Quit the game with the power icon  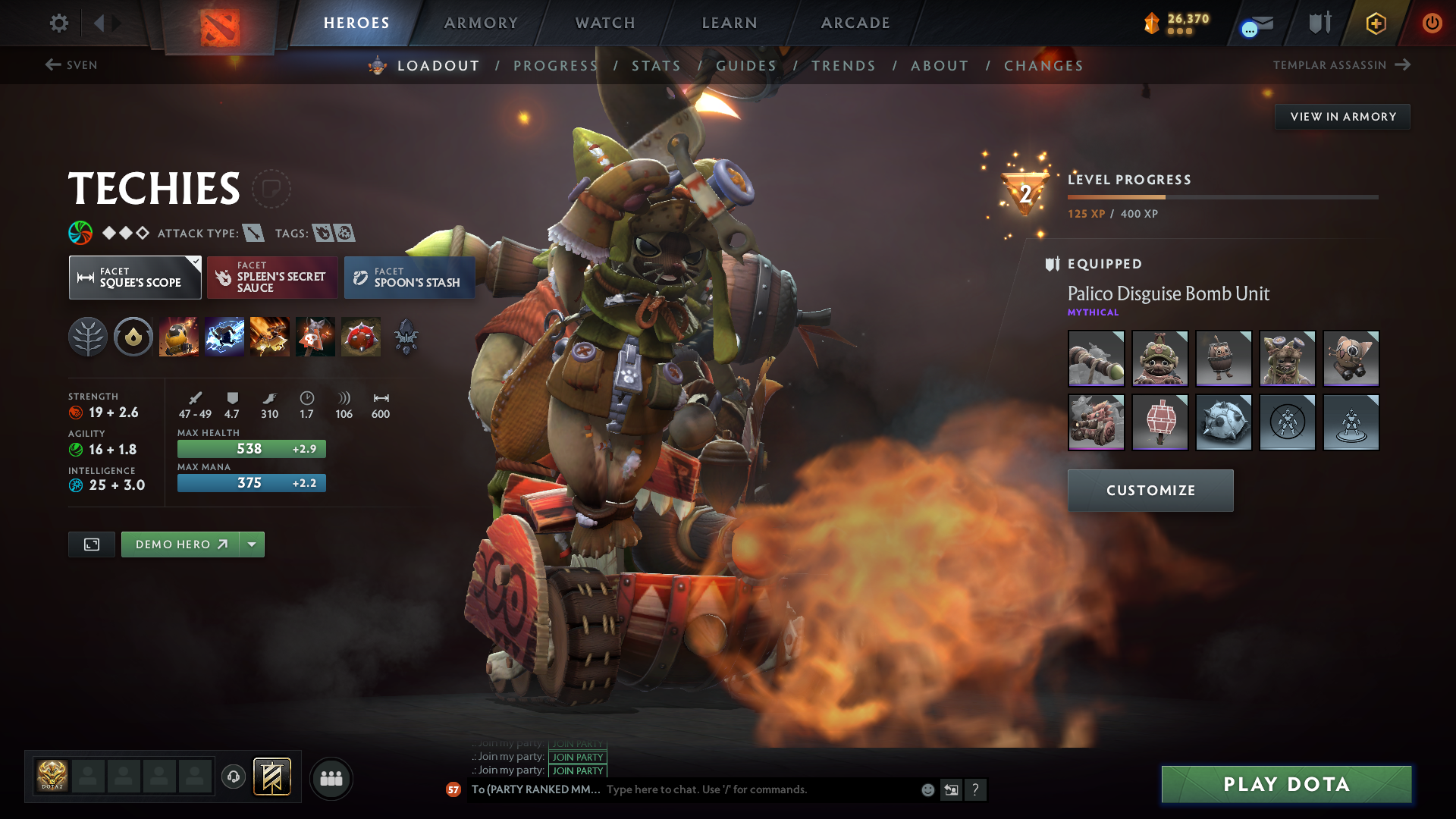[x=1432, y=23]
